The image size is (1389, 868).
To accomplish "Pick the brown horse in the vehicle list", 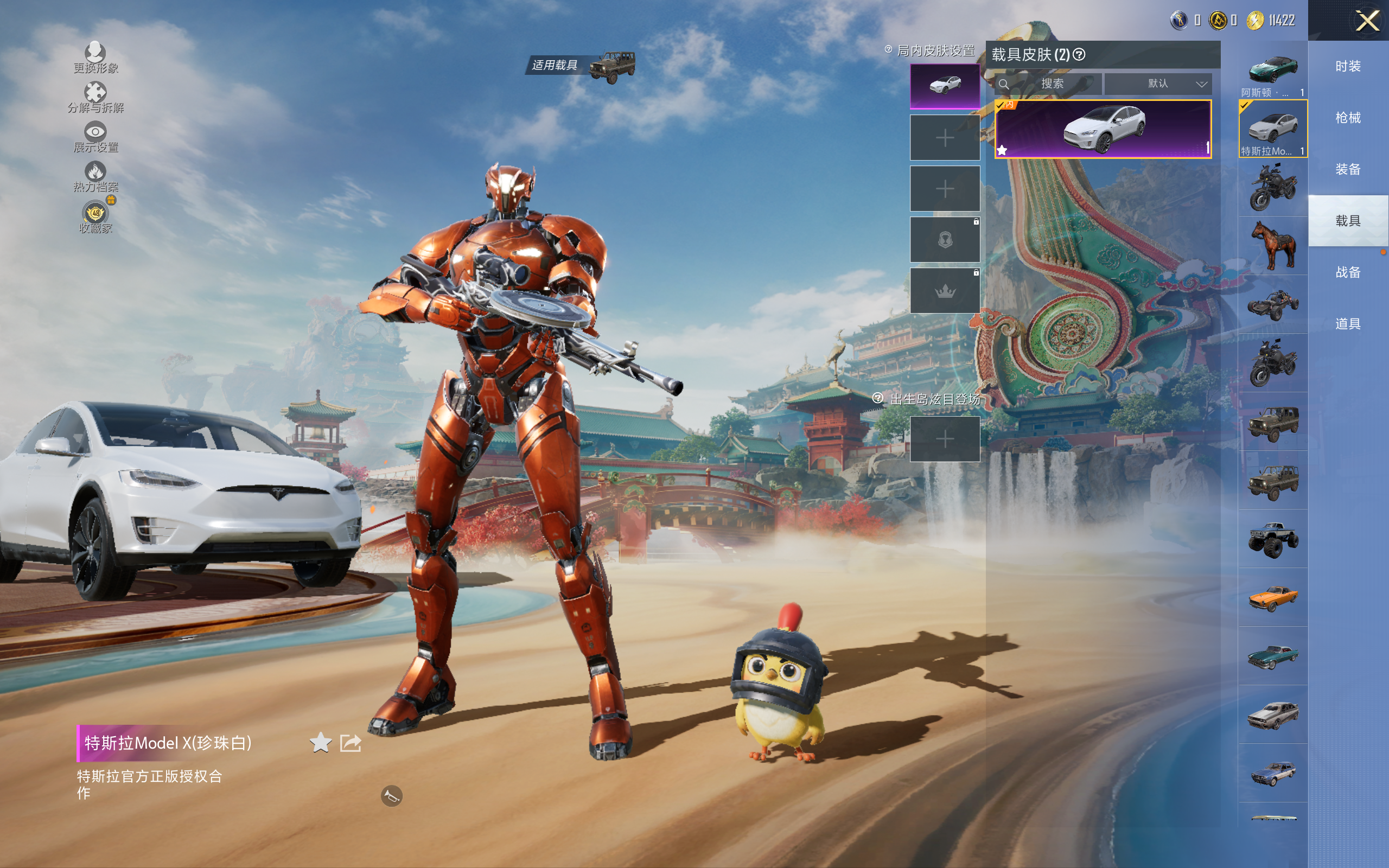I will click(x=1272, y=246).
